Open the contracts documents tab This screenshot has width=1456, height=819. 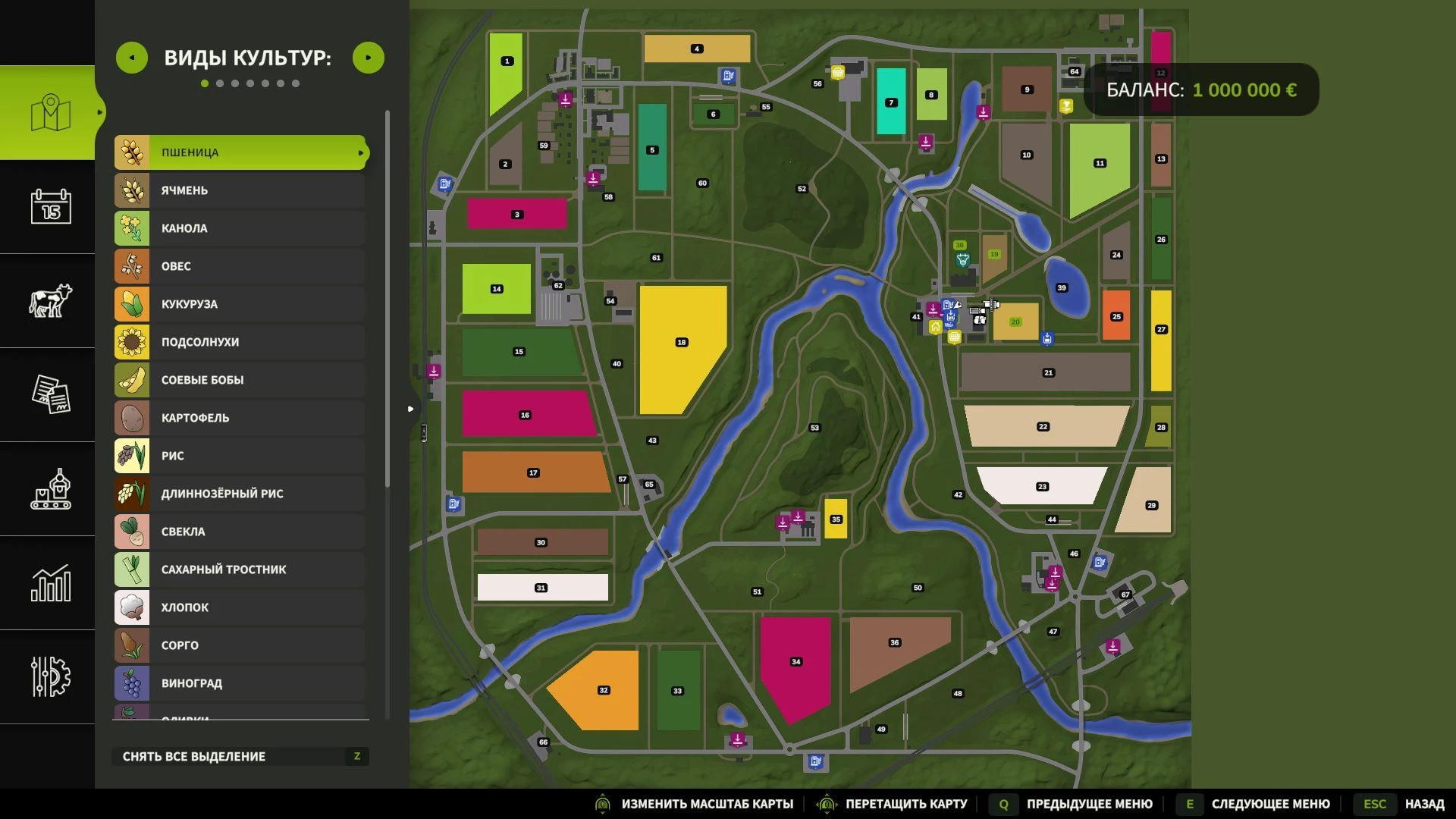[51, 394]
